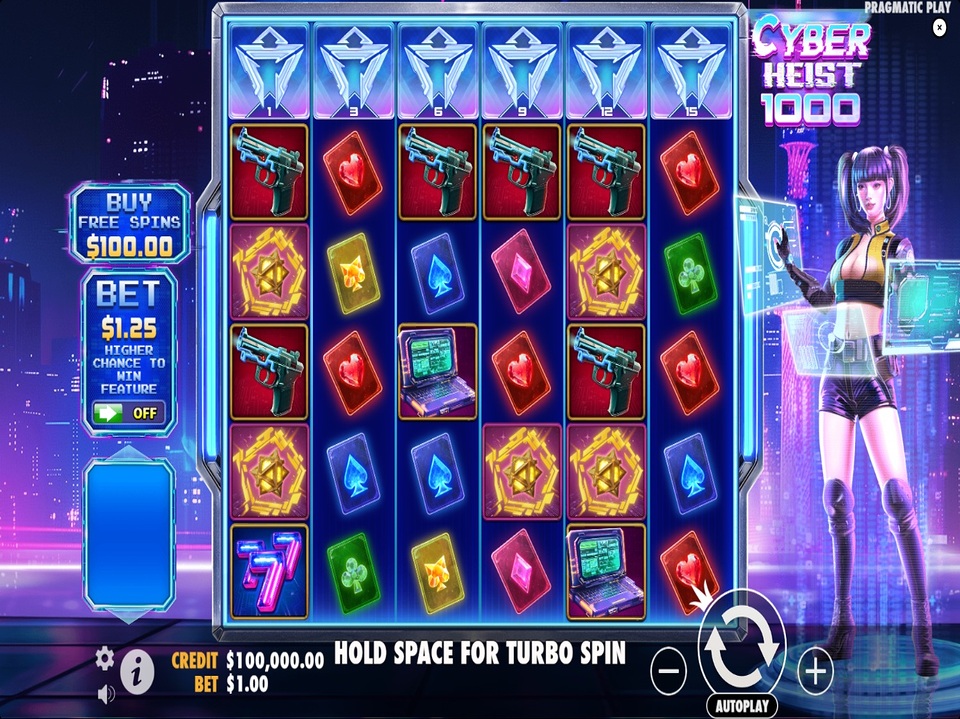The width and height of the screenshot is (960, 719).
Task: Decrease the bet with the minus button
Action: [668, 671]
